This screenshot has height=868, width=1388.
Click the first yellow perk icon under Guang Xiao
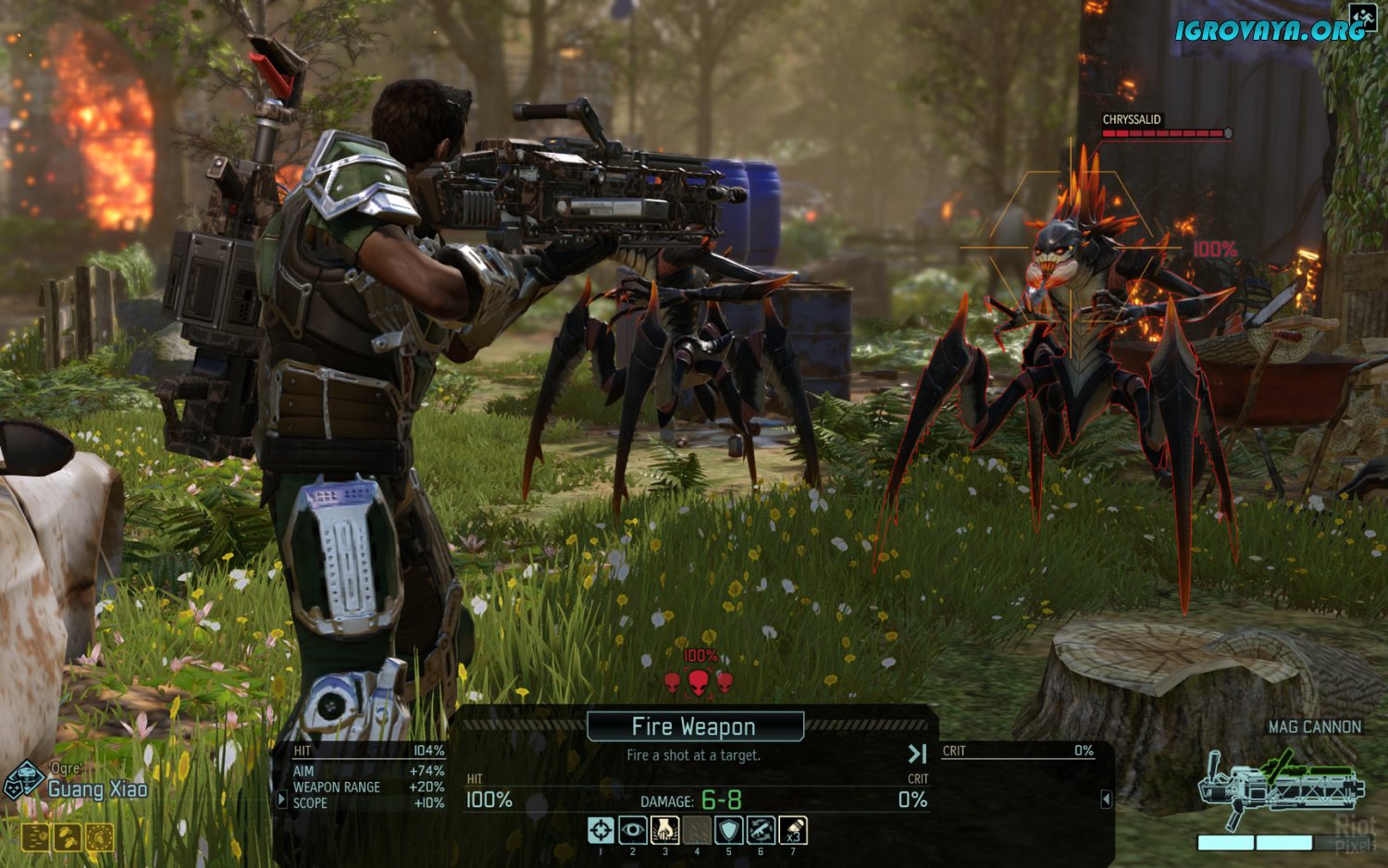coord(35,837)
